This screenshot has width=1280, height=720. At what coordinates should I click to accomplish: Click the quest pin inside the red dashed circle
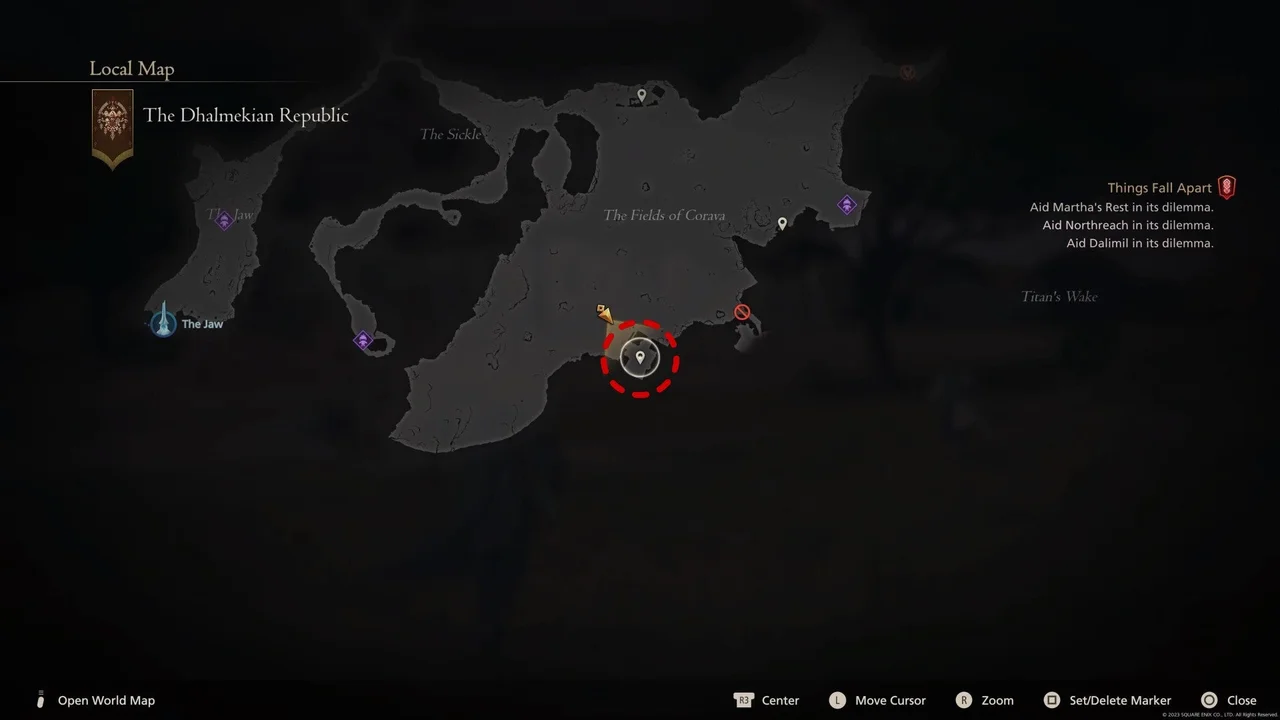[x=640, y=357]
